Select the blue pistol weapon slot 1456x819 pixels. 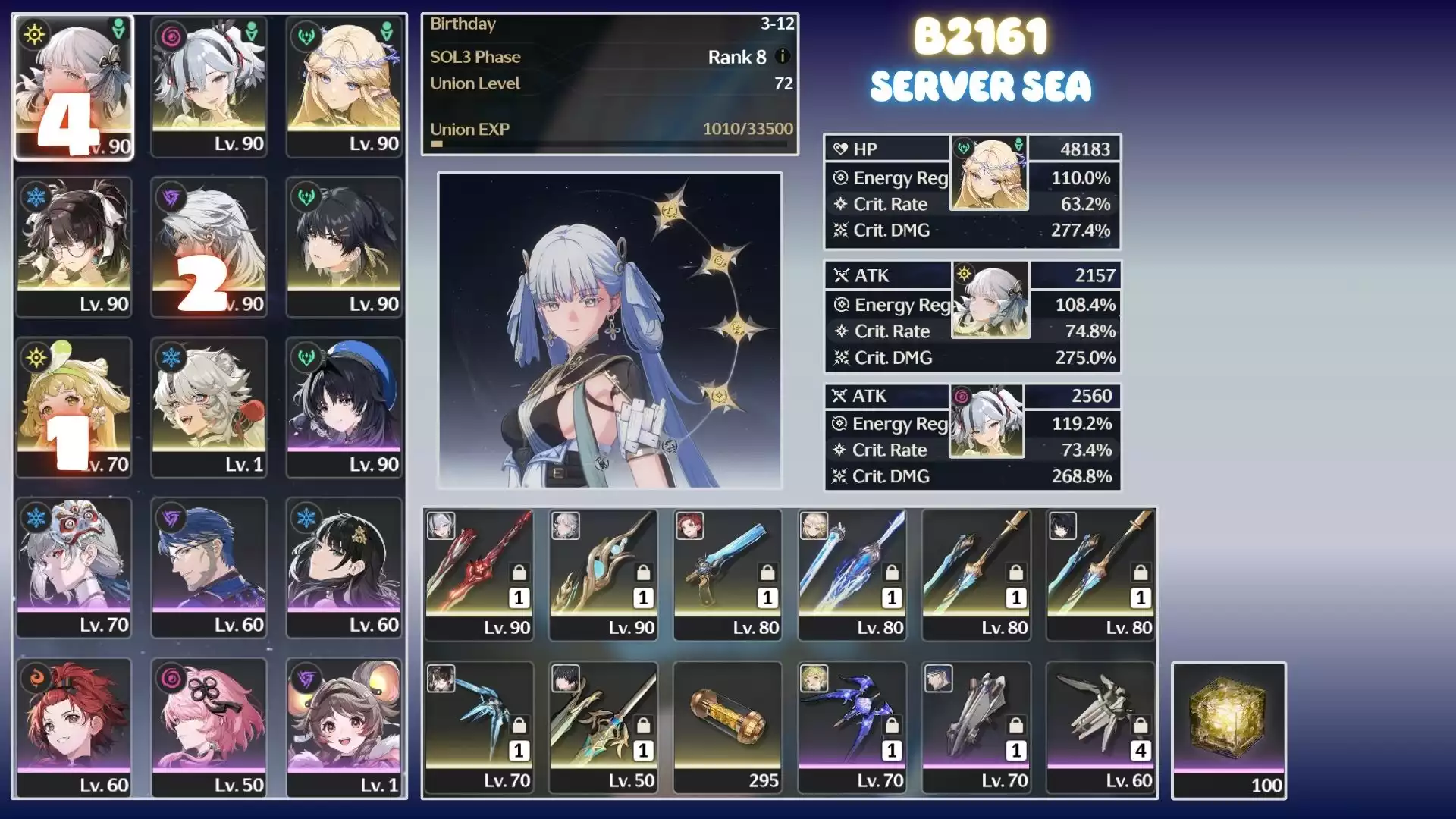coord(728,574)
